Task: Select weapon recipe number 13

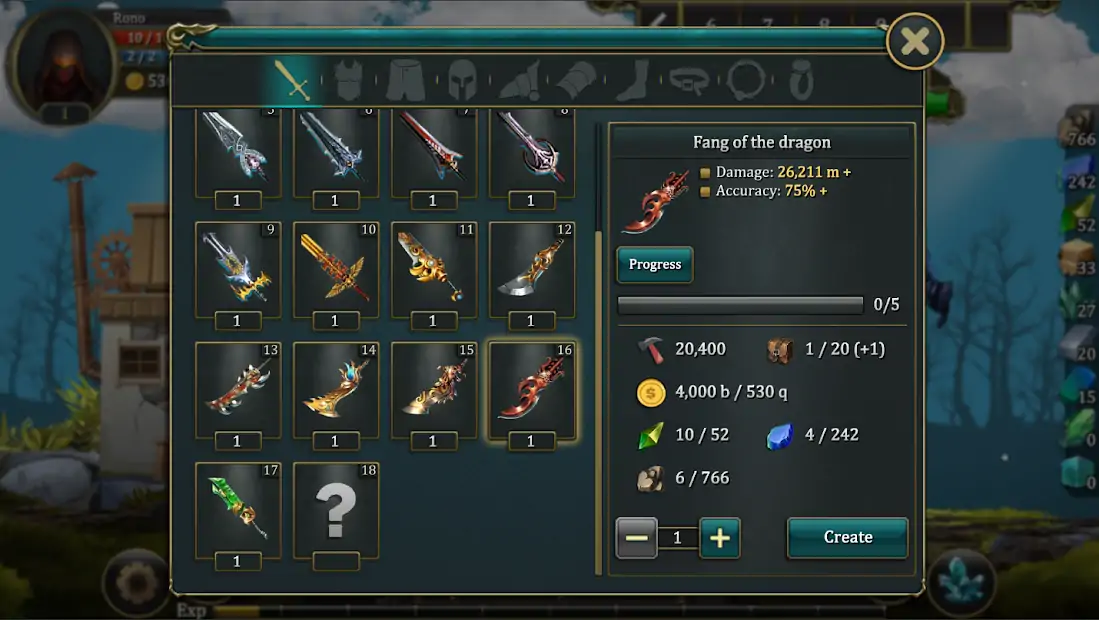Action: [x=237, y=389]
